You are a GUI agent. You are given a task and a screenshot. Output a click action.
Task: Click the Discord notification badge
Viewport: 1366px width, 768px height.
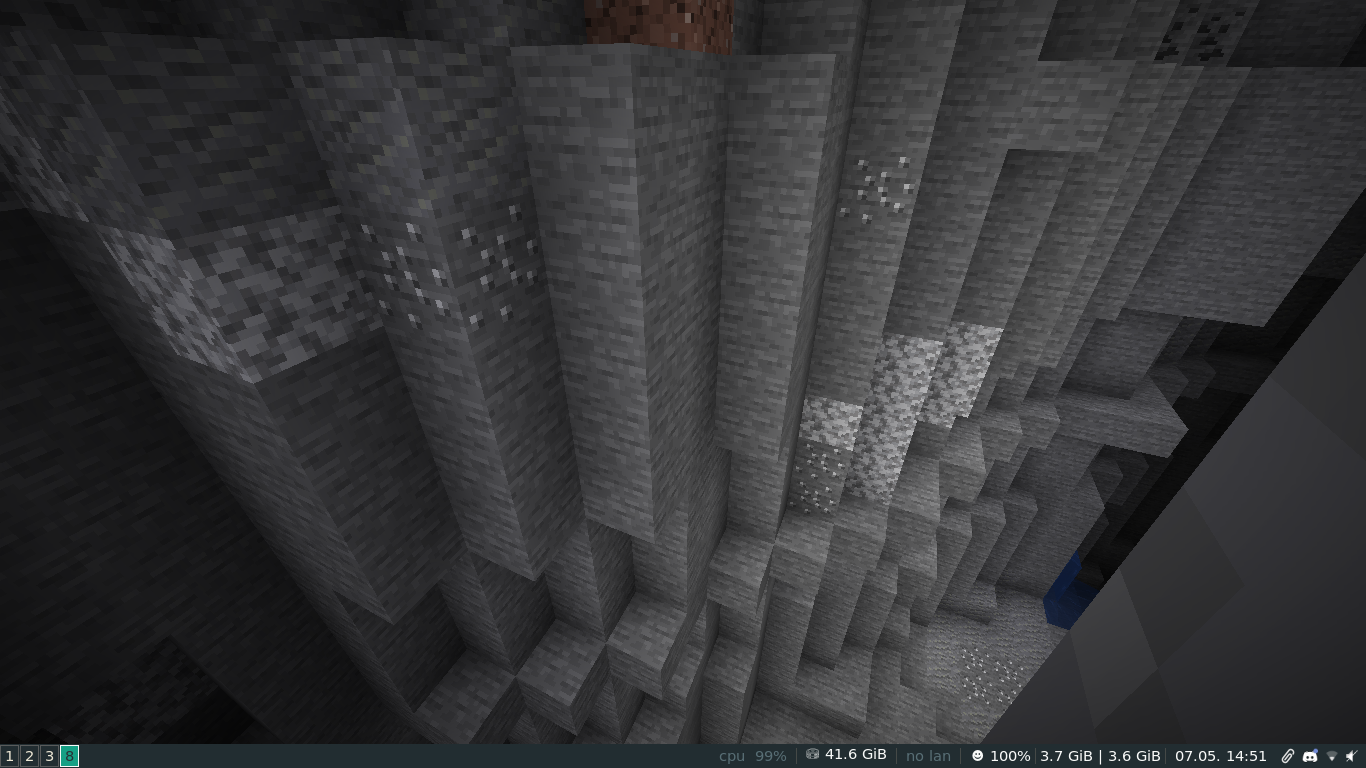pyautogui.click(x=1316, y=750)
